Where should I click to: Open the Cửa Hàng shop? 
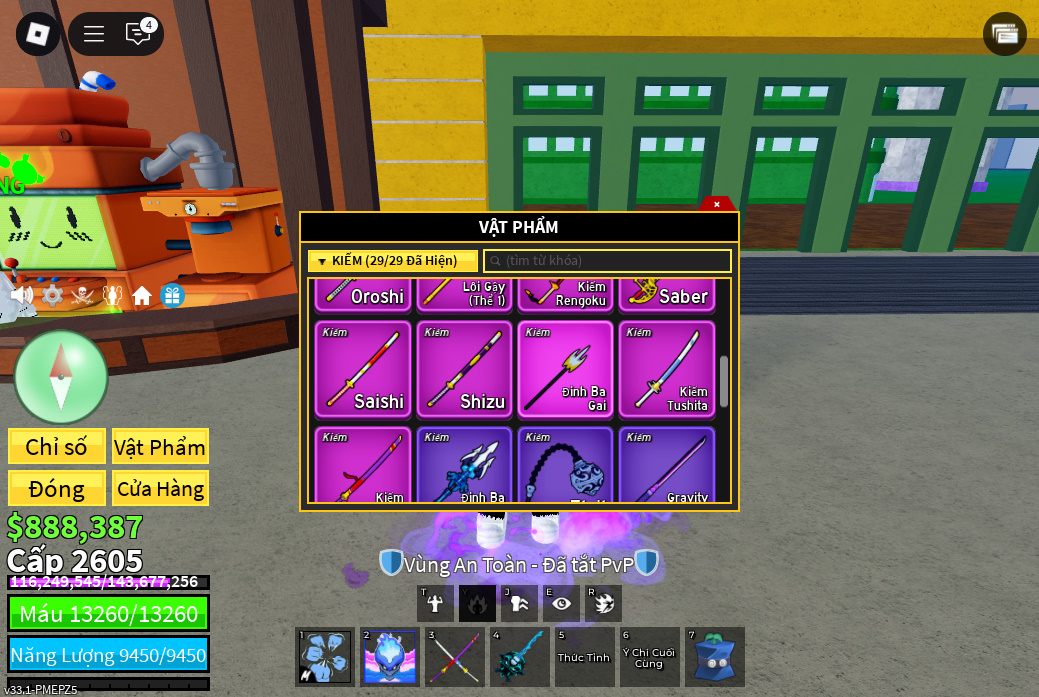(160, 489)
